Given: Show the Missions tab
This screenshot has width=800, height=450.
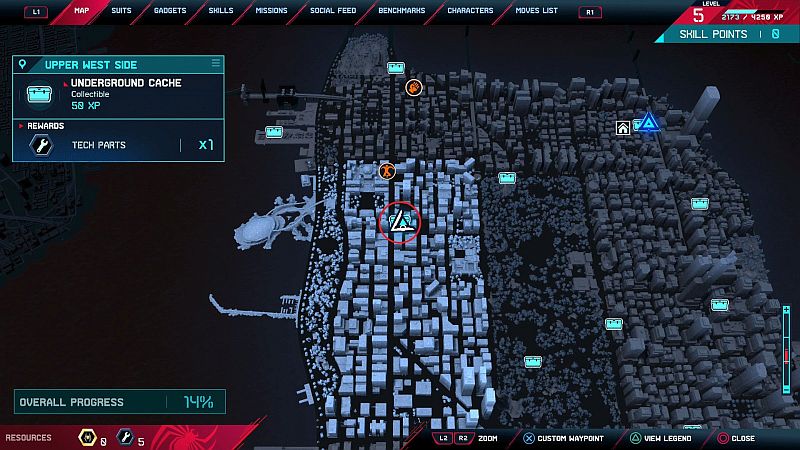Looking at the screenshot, I should pyautogui.click(x=271, y=11).
